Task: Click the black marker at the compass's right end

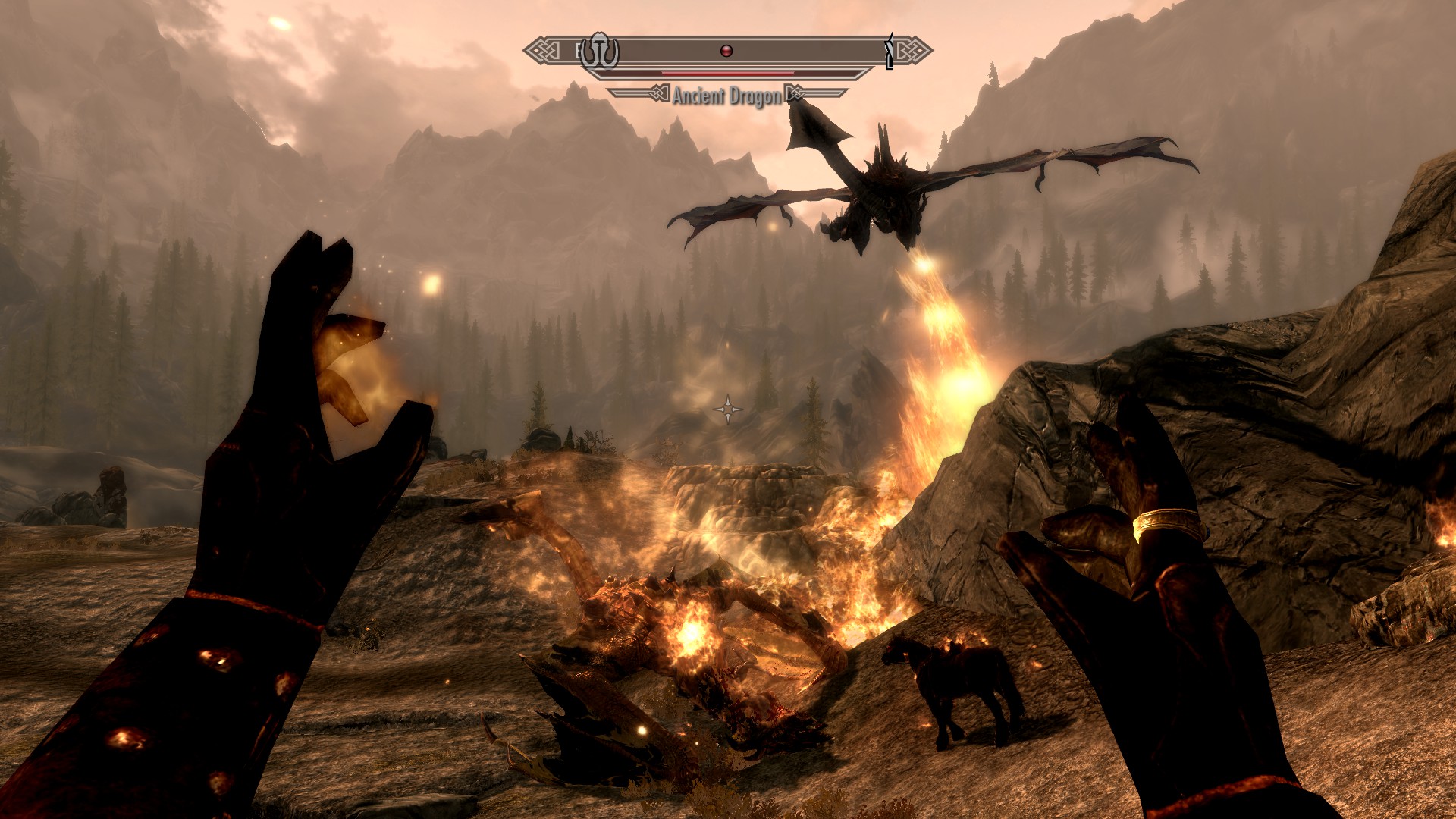Action: click(x=890, y=52)
